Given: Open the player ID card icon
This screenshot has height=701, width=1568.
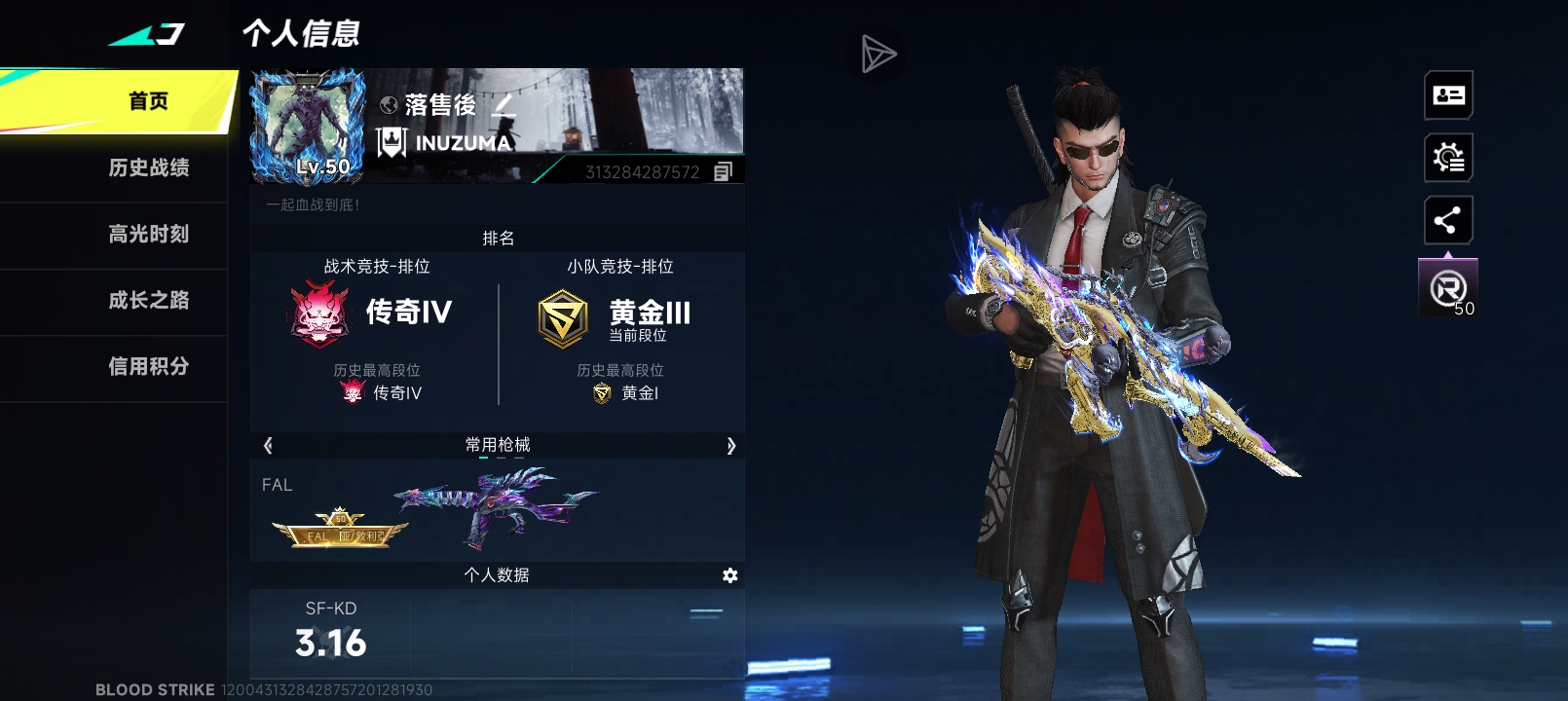Looking at the screenshot, I should click(1448, 94).
